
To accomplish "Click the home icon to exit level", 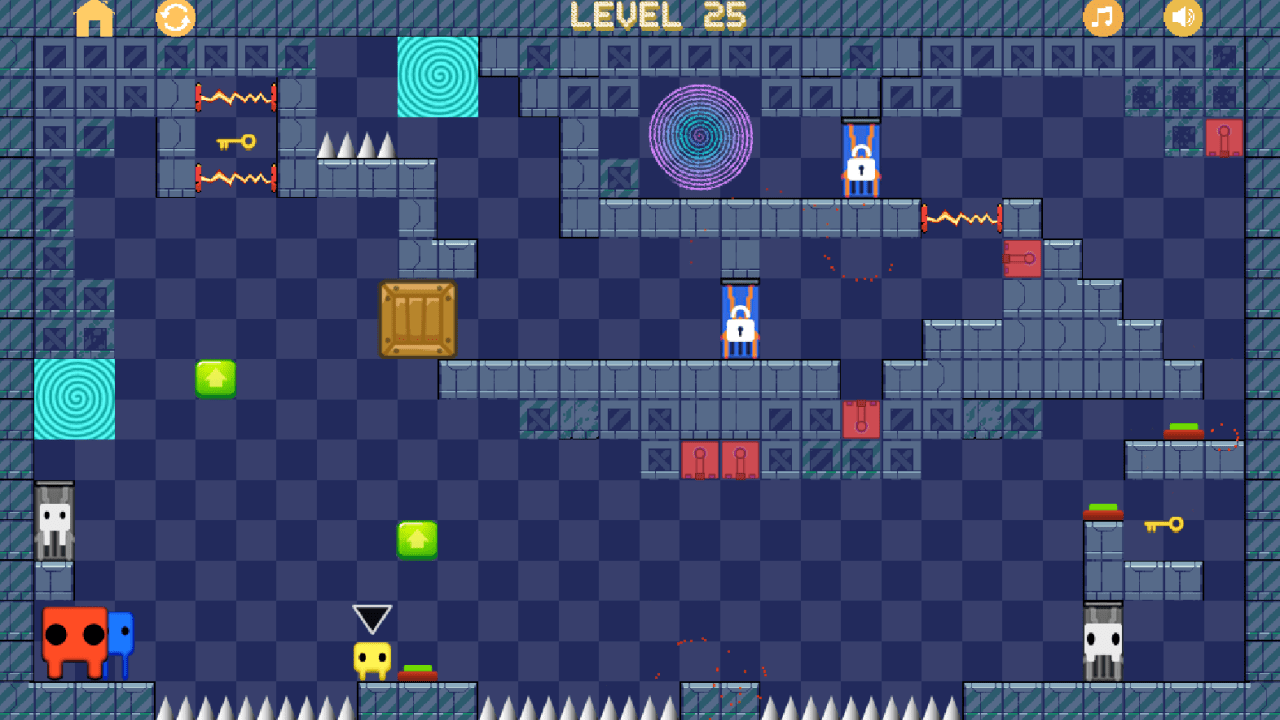I will coord(95,18).
